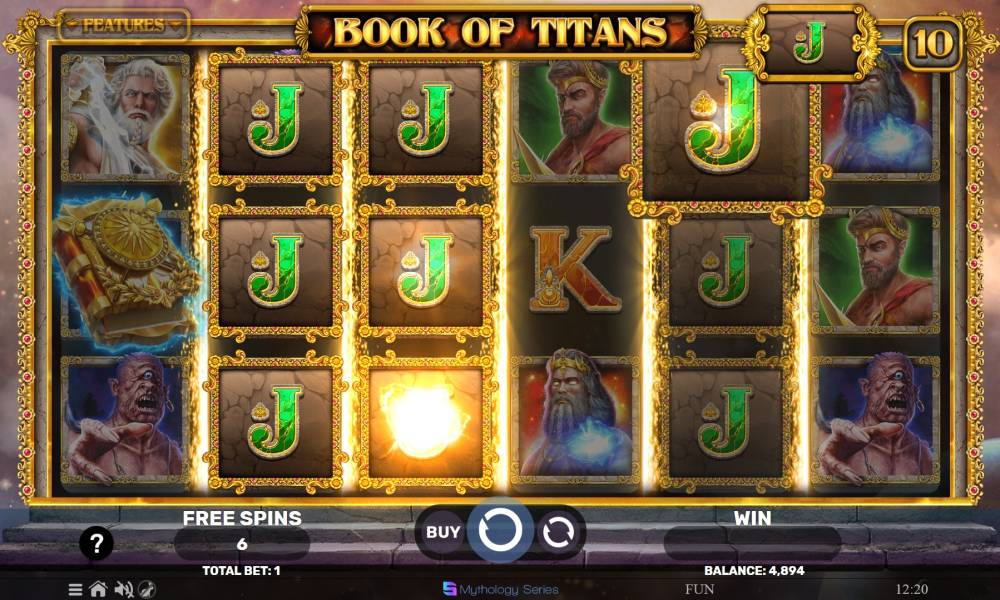This screenshot has width=1000, height=600.
Task: Click the Buy feature button
Action: (x=443, y=532)
